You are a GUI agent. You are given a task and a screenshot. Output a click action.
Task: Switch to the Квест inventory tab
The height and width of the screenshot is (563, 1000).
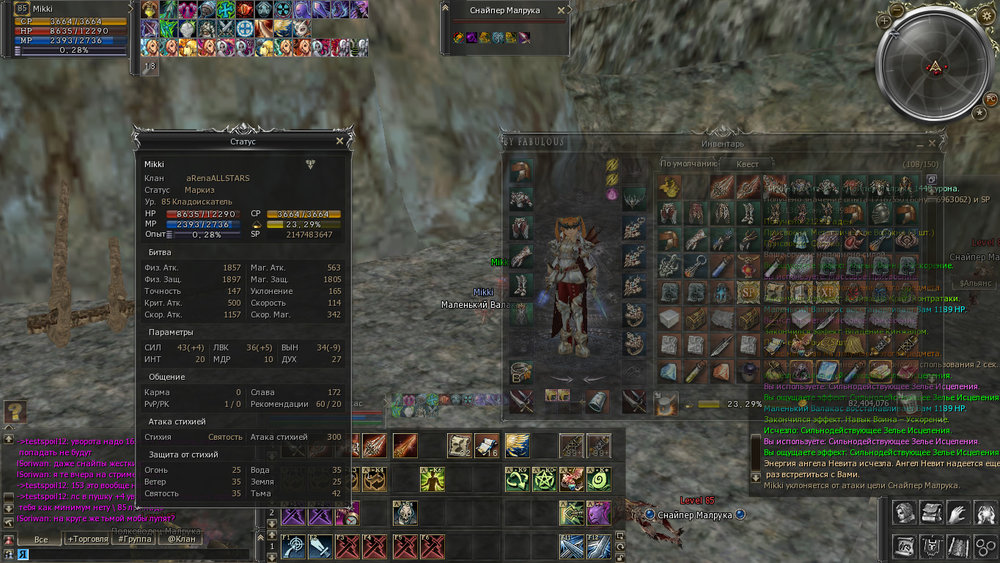tap(747, 163)
